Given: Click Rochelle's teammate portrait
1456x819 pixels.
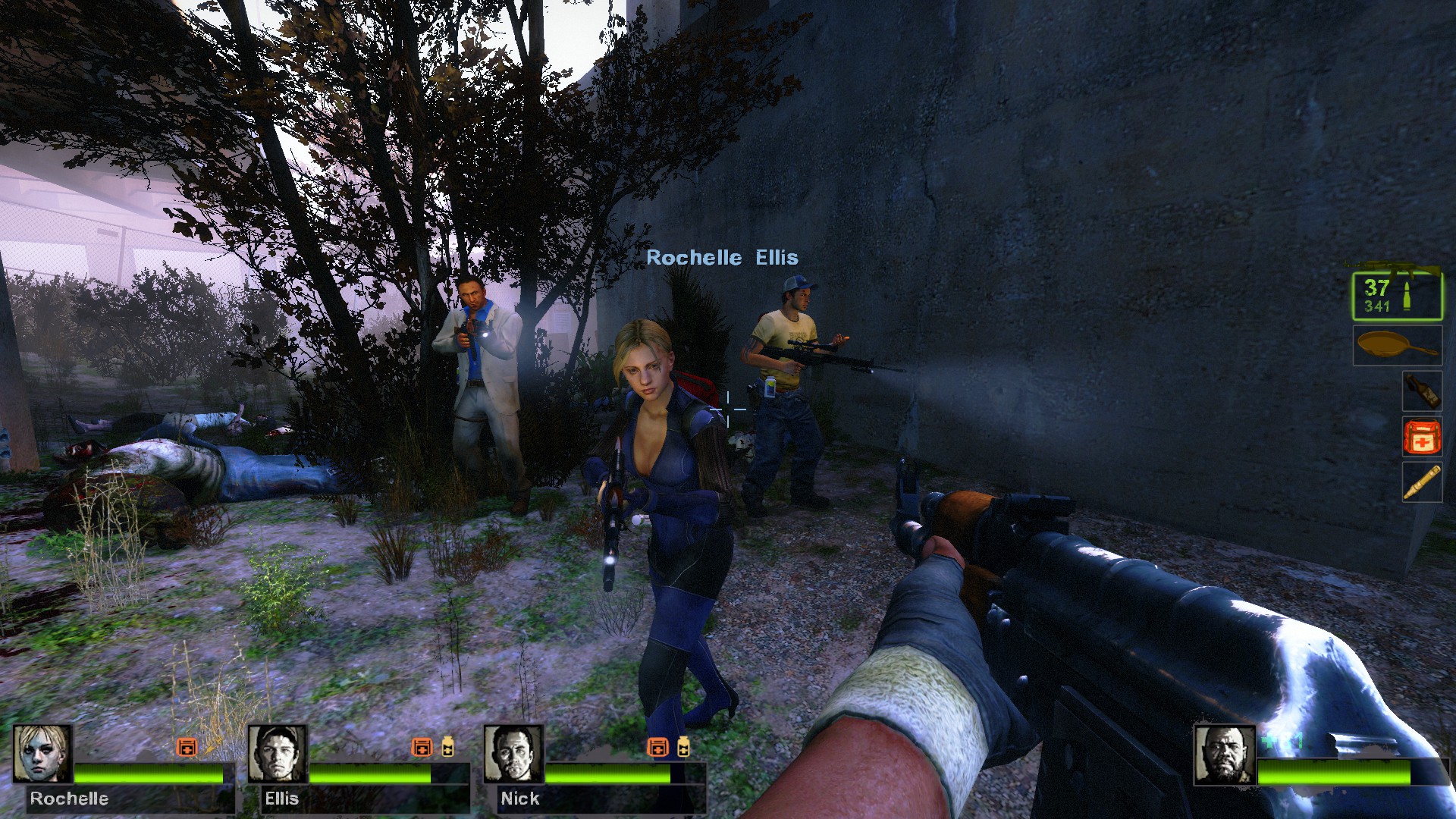Looking at the screenshot, I should pos(42,754).
